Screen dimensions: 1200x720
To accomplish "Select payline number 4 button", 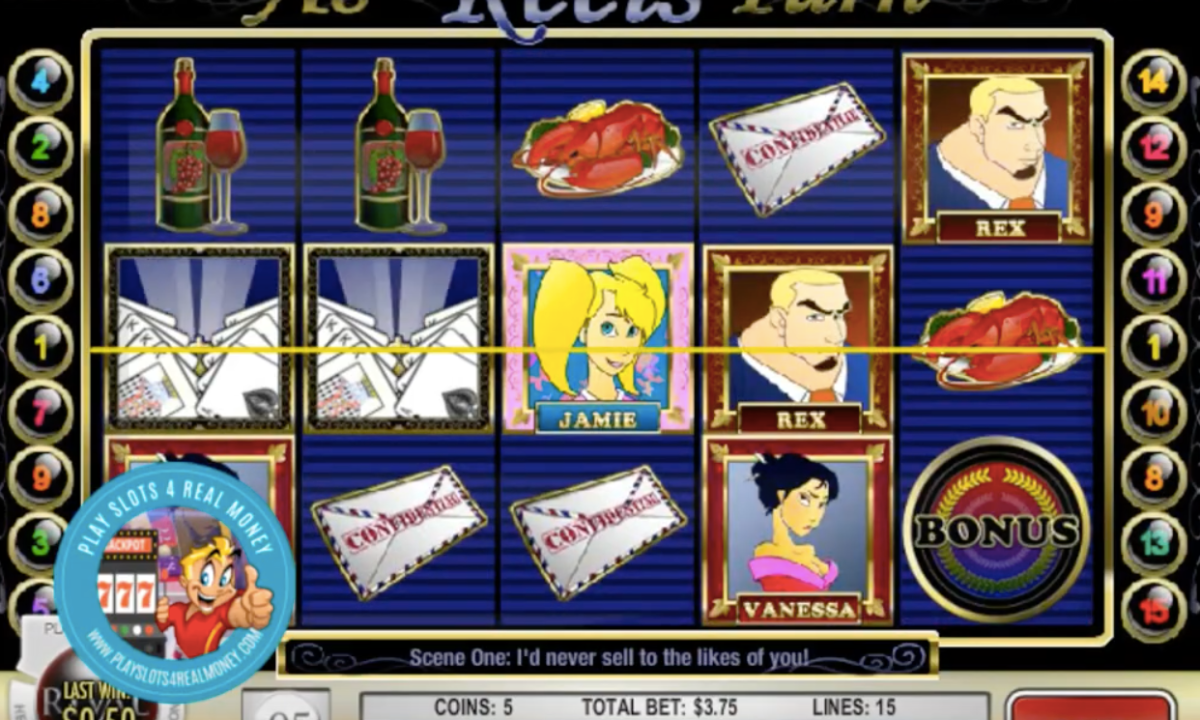I will (41, 82).
